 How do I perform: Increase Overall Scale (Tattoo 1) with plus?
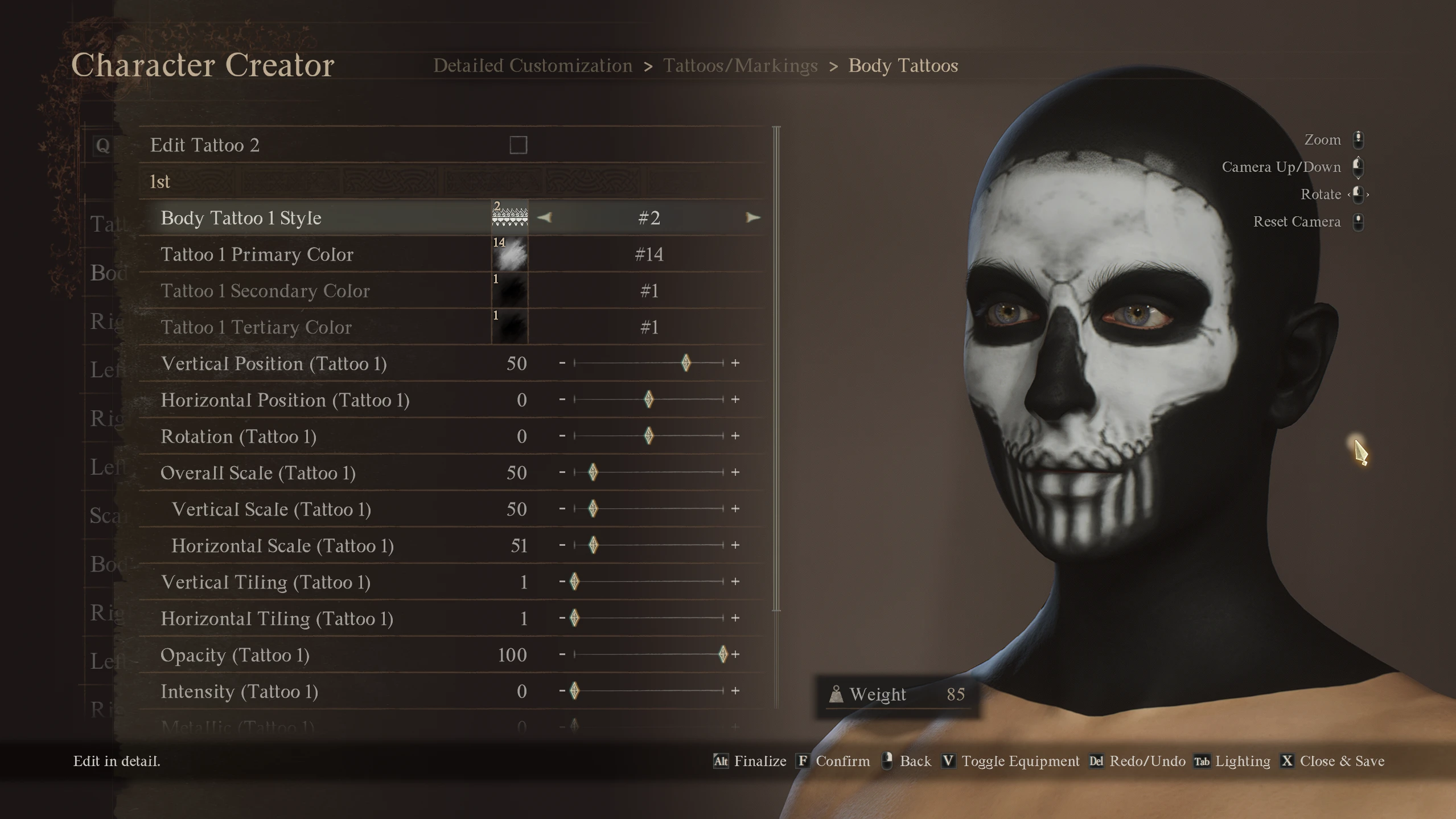pyautogui.click(x=735, y=472)
